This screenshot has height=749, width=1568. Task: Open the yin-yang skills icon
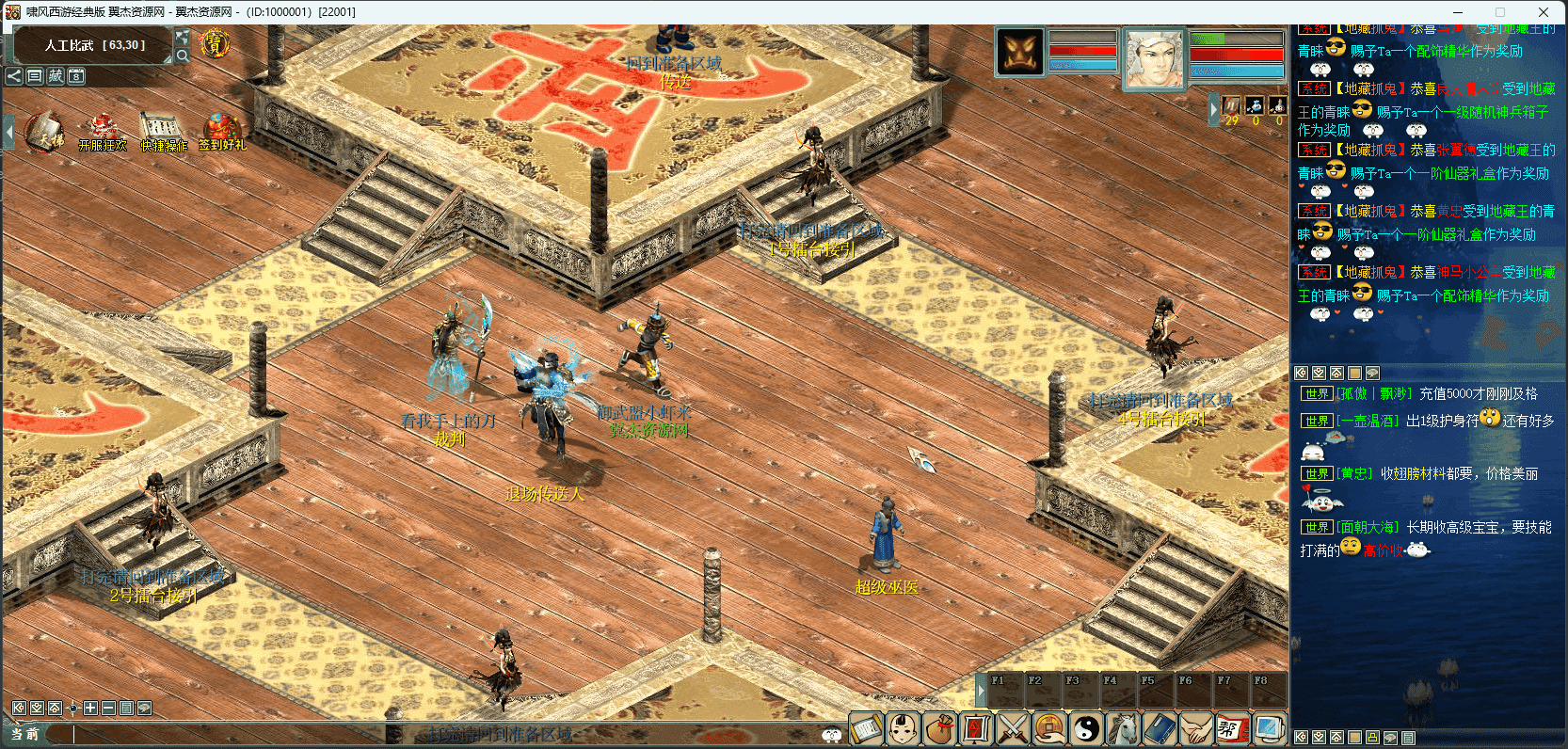click(1086, 729)
